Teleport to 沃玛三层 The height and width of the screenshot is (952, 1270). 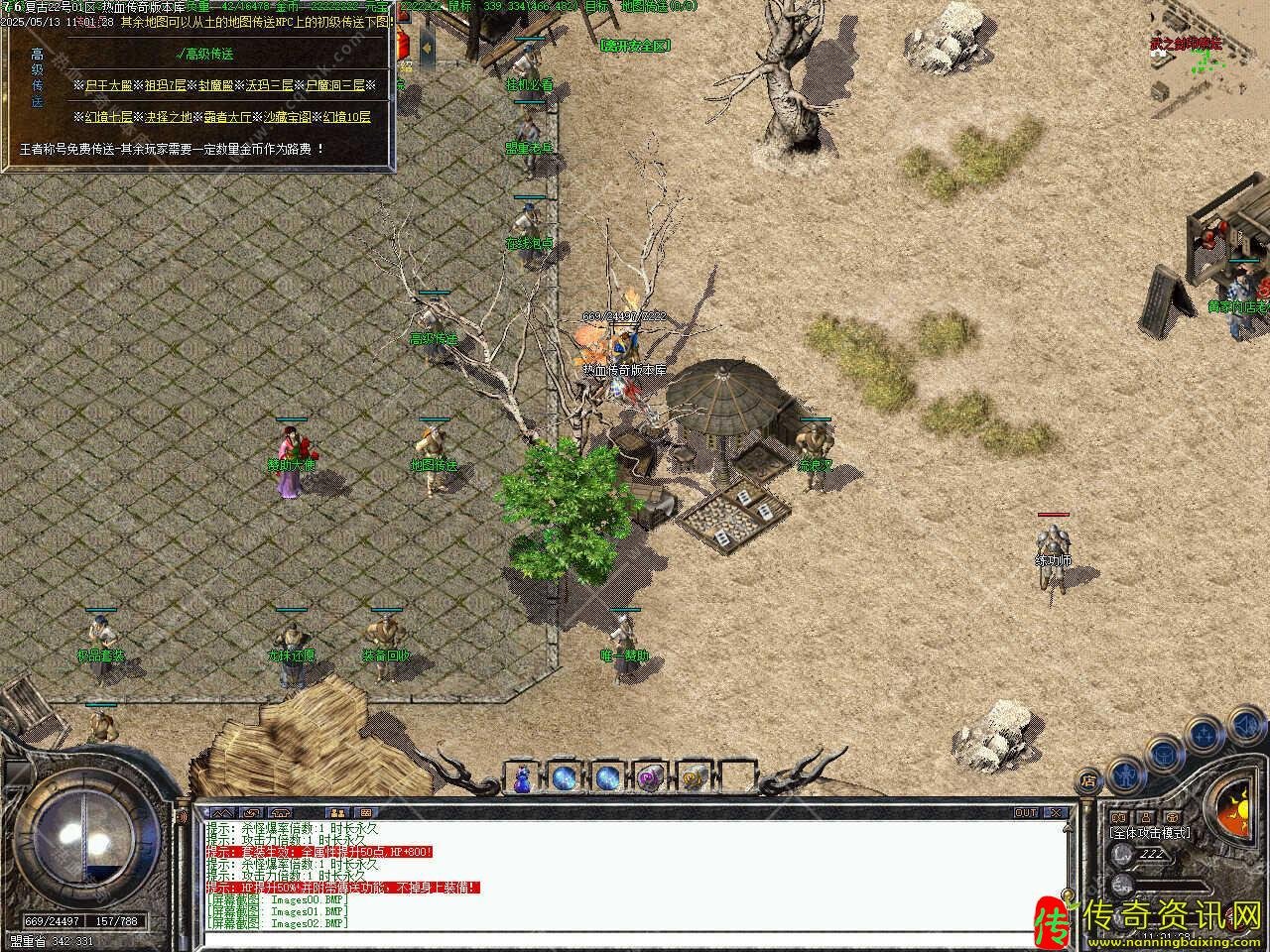[x=267, y=85]
